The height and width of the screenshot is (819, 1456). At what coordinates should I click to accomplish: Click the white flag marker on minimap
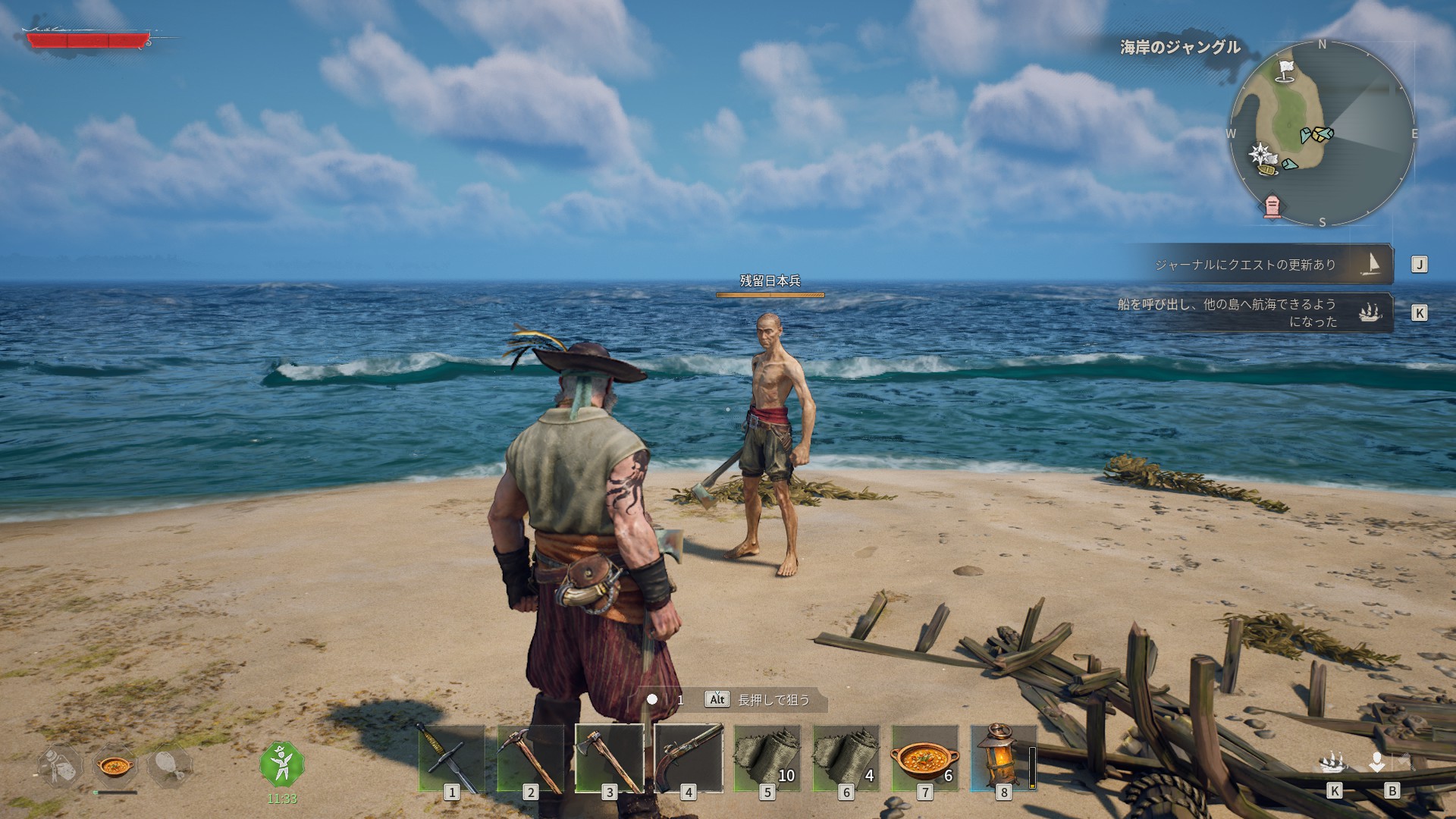point(1285,70)
